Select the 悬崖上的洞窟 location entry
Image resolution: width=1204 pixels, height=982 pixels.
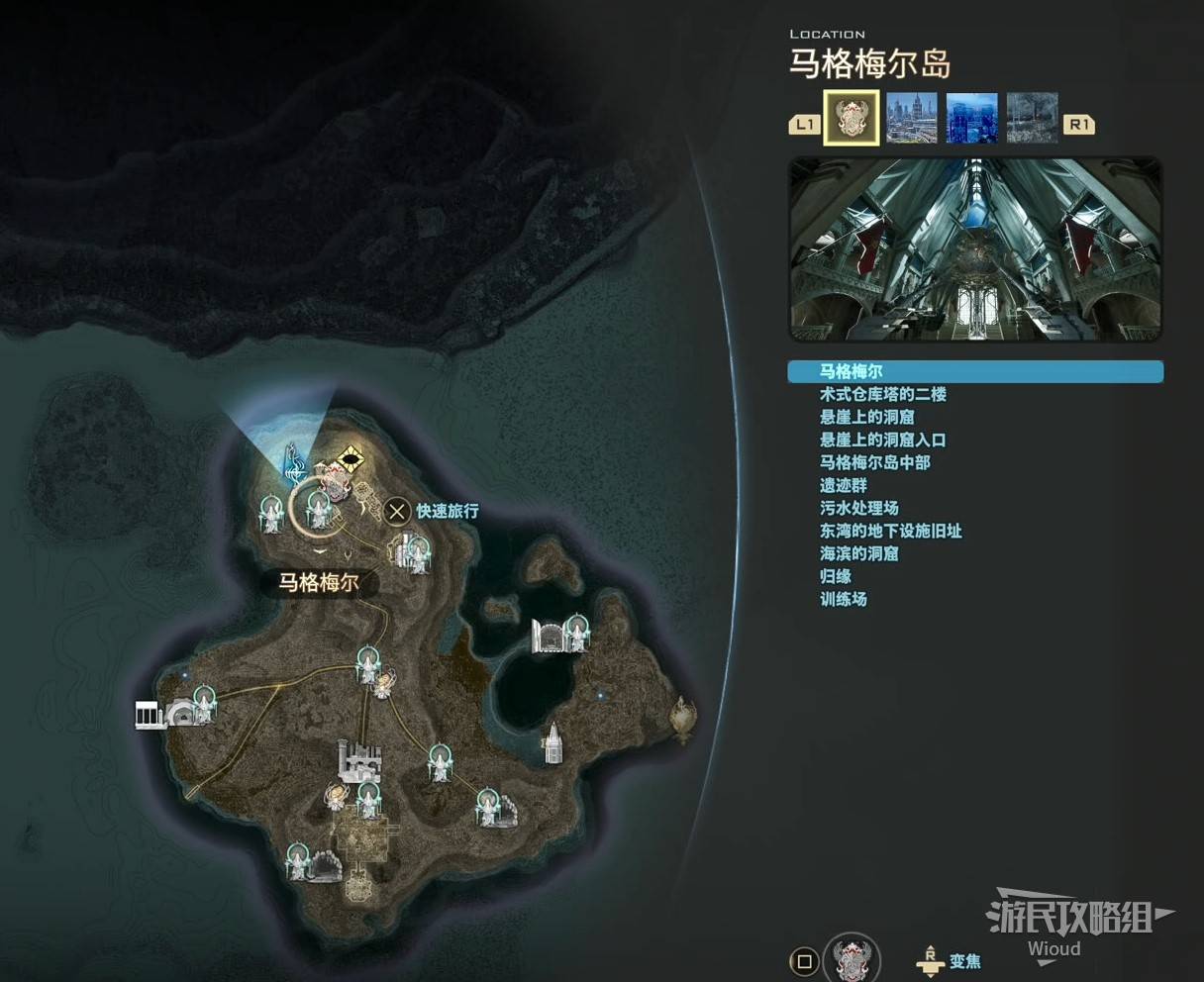pos(866,418)
